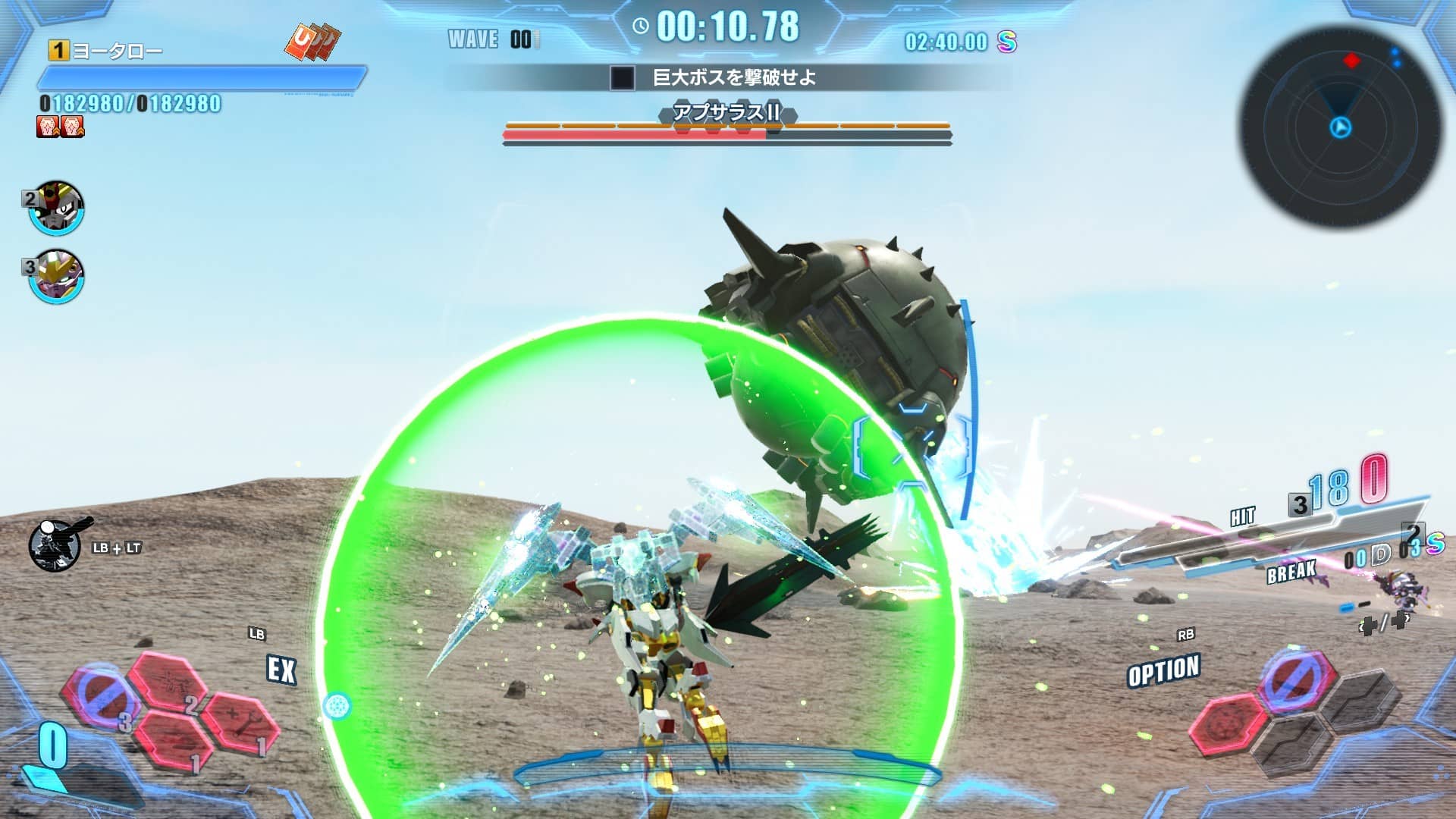The width and height of the screenshot is (1456, 819).
Task: Select the boss nameplate アプサラスII
Action: point(726,114)
